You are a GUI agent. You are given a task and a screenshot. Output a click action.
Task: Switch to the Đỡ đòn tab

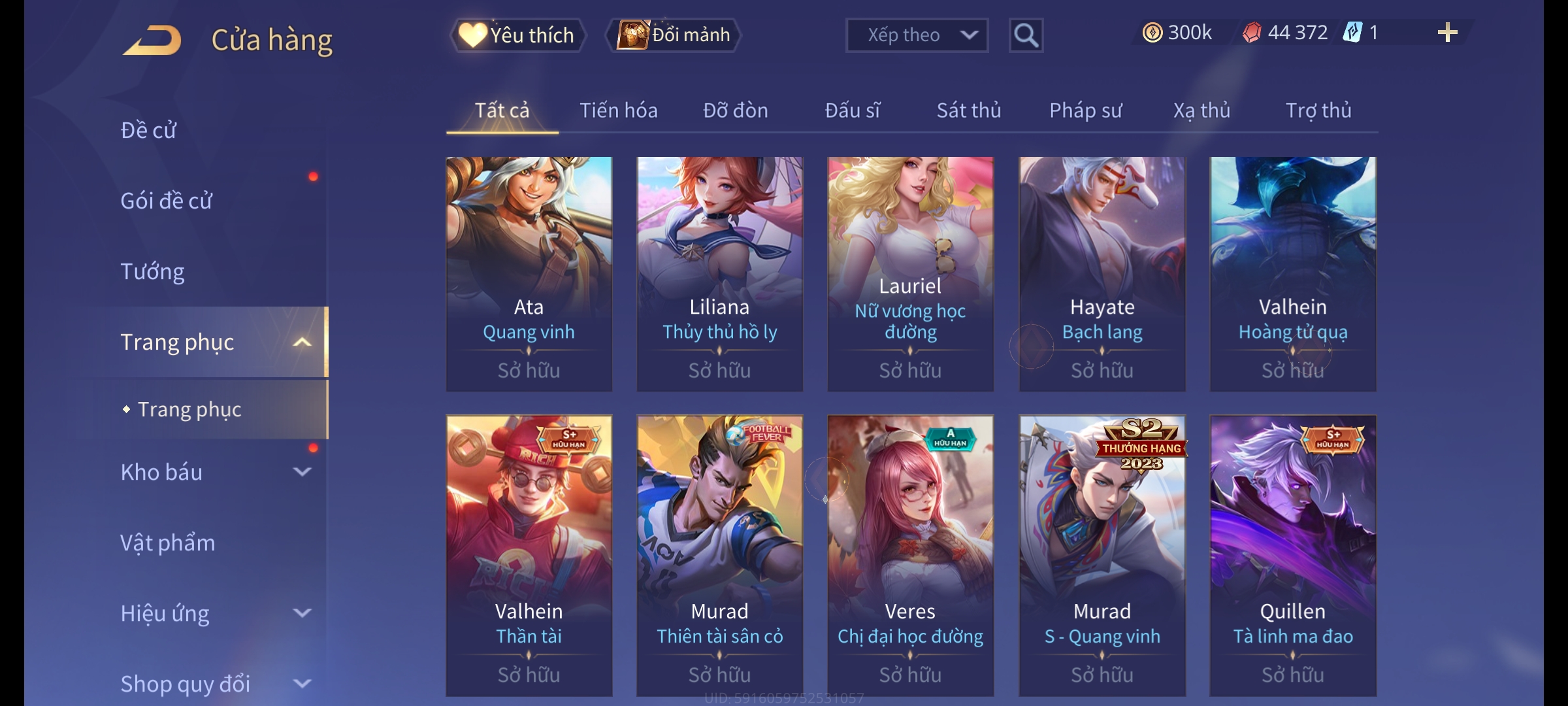click(735, 110)
